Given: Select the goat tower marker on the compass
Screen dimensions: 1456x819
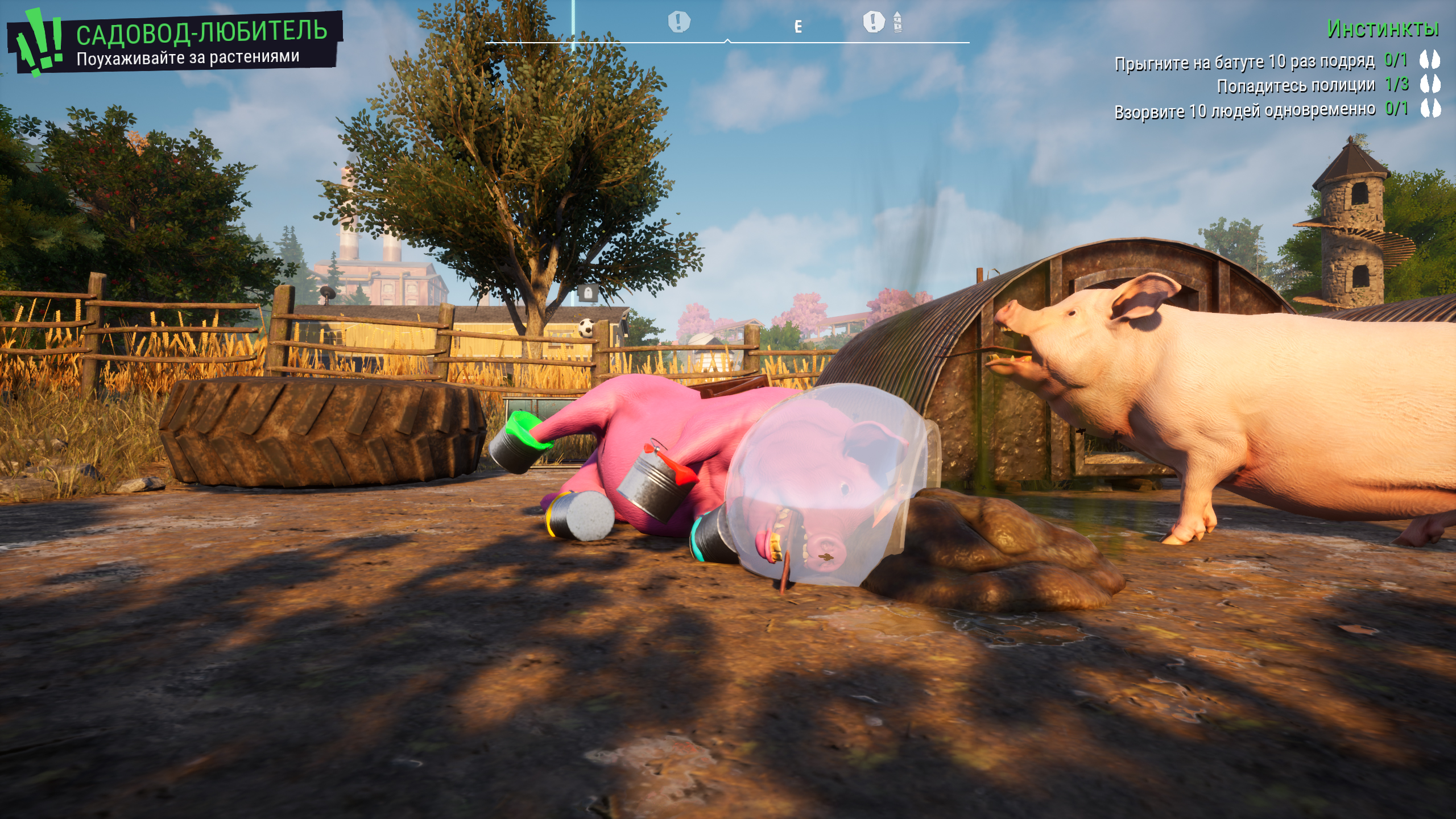Looking at the screenshot, I should pyautogui.click(x=897, y=22).
